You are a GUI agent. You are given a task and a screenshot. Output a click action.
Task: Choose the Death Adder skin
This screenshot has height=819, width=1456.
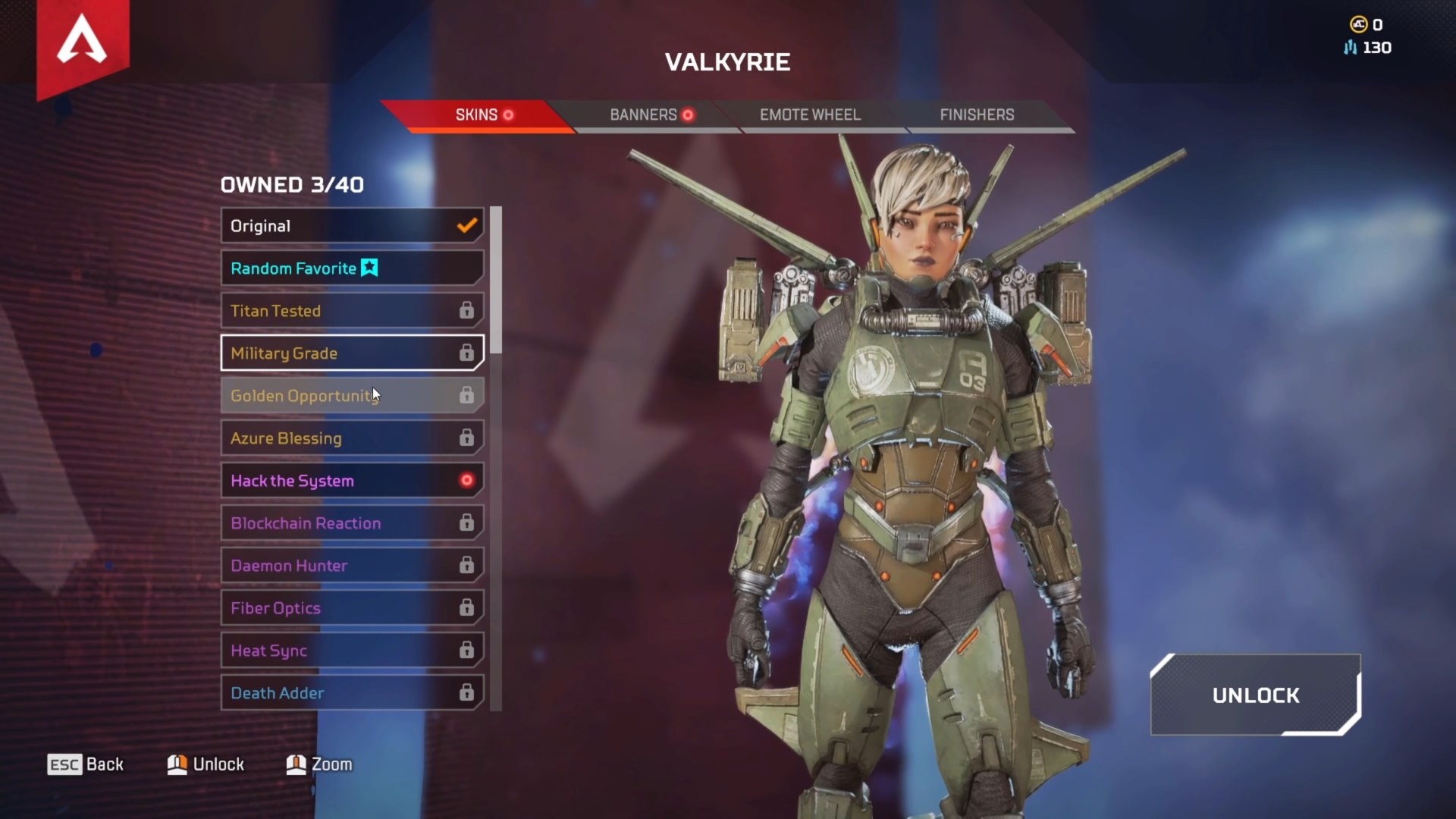(352, 693)
